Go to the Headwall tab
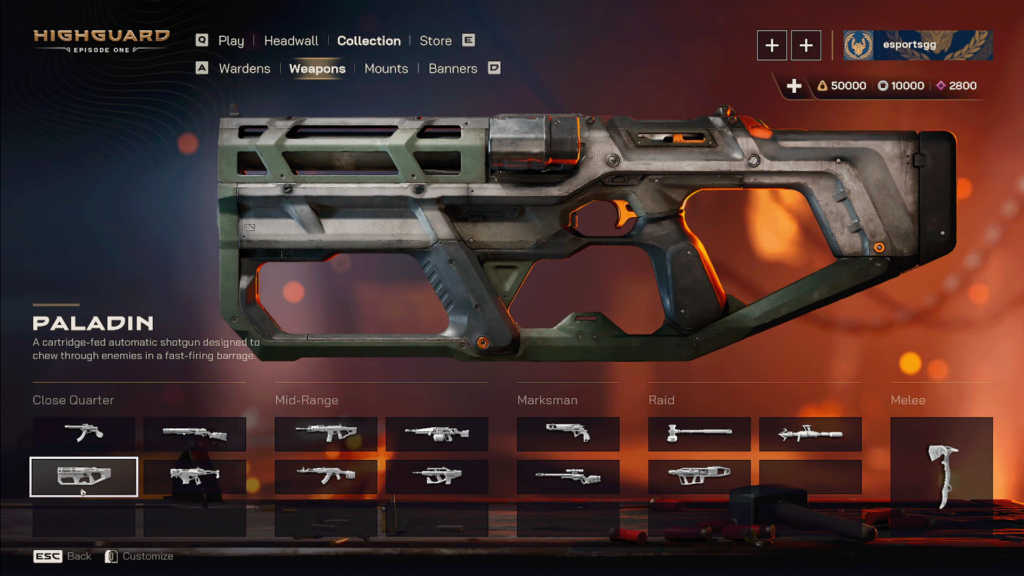The image size is (1024, 576). tap(291, 41)
